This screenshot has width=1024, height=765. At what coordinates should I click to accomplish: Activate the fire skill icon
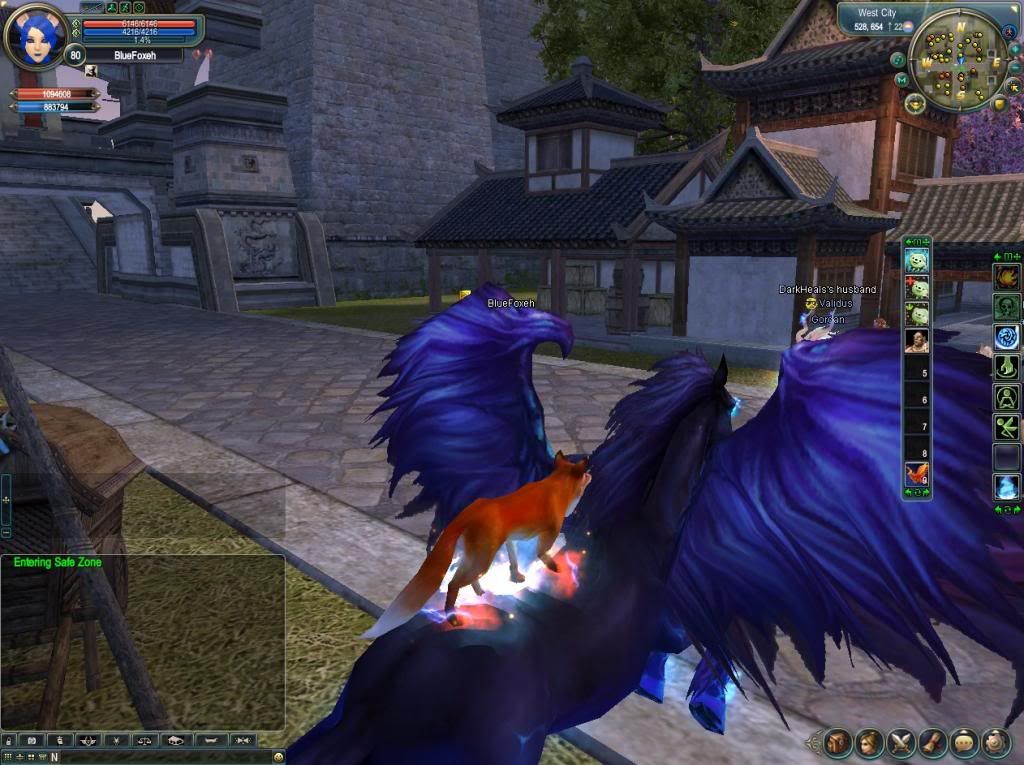[x=1006, y=277]
